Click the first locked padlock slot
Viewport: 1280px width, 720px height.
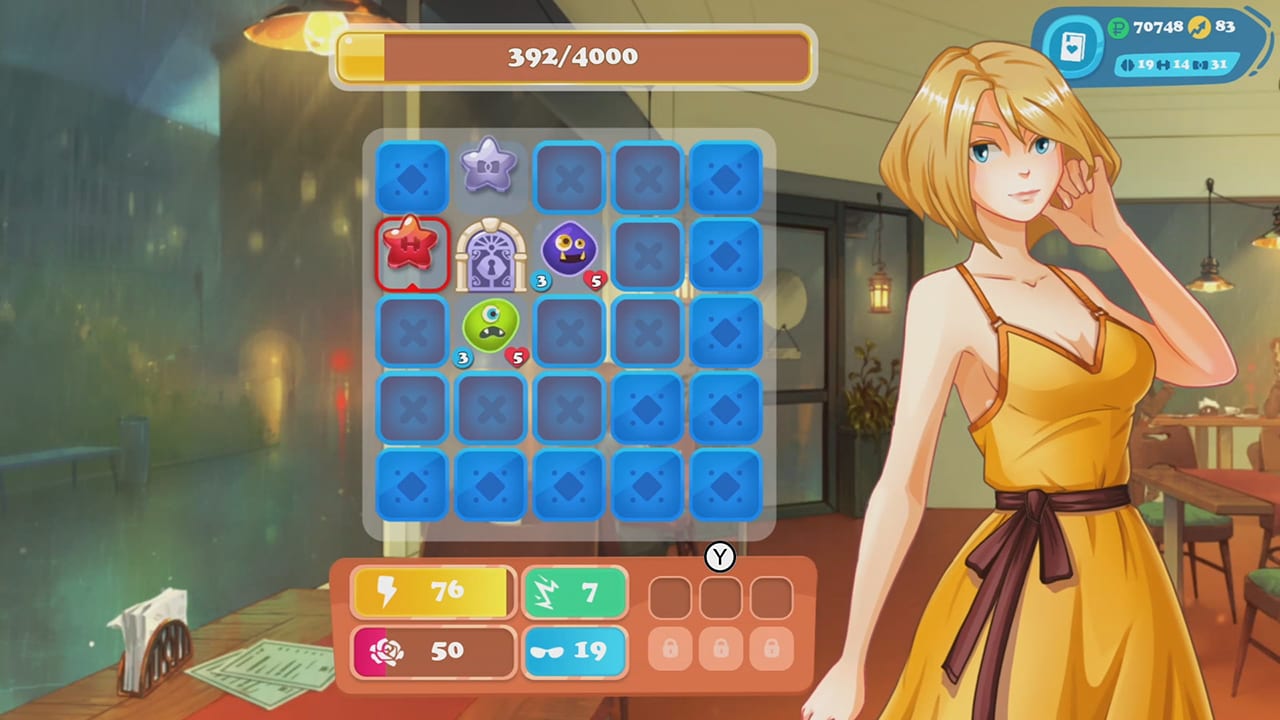(x=670, y=649)
